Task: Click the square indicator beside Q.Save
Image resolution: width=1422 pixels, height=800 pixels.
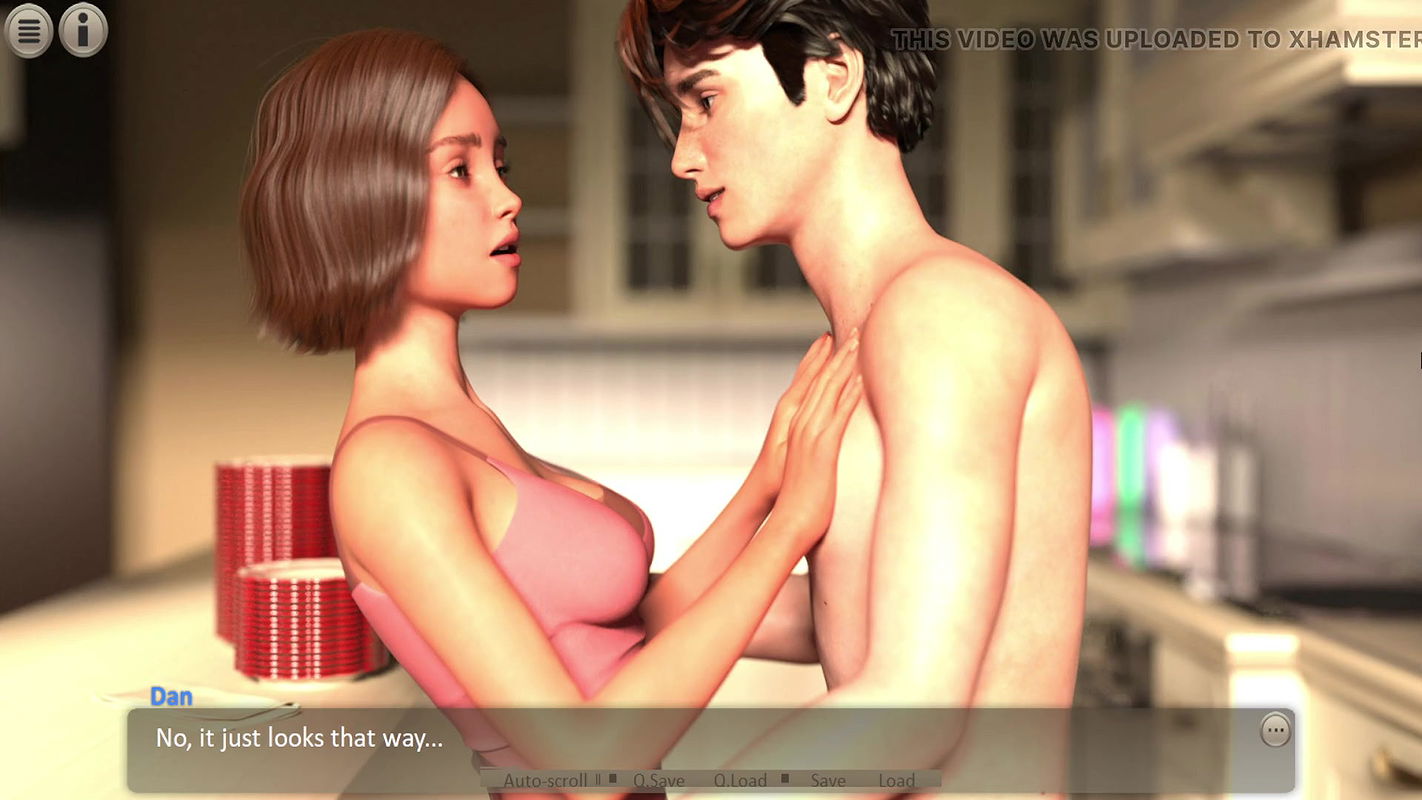Action: click(614, 779)
